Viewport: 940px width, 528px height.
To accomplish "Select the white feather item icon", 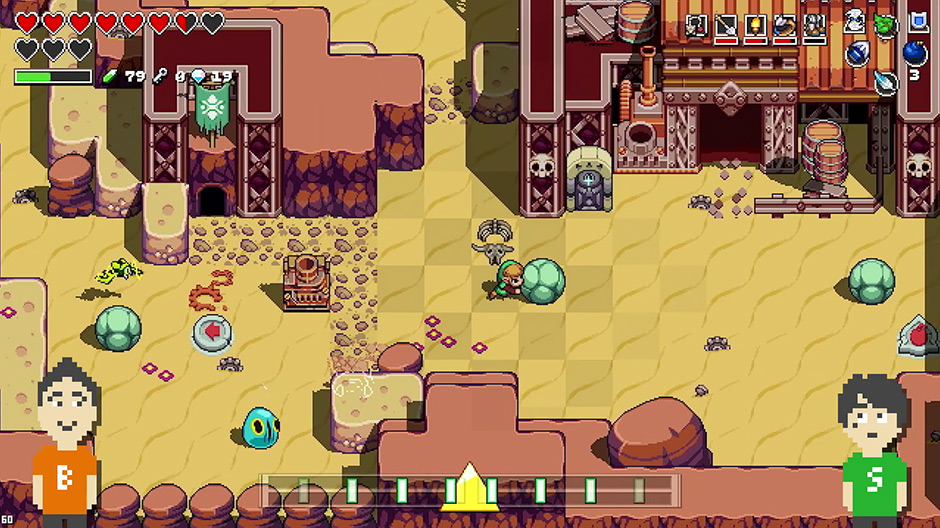I will pyautogui.click(x=886, y=82).
